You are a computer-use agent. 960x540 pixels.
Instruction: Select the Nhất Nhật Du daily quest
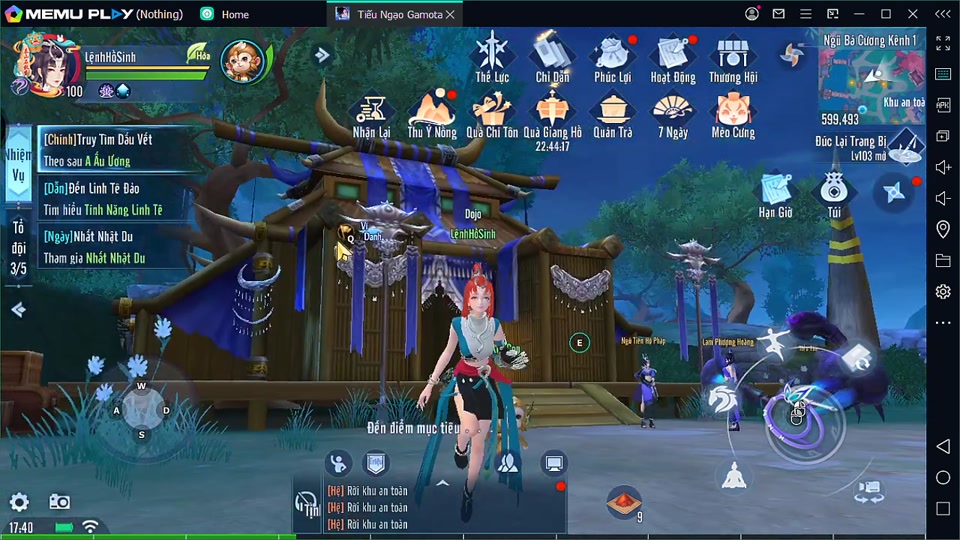(112, 247)
